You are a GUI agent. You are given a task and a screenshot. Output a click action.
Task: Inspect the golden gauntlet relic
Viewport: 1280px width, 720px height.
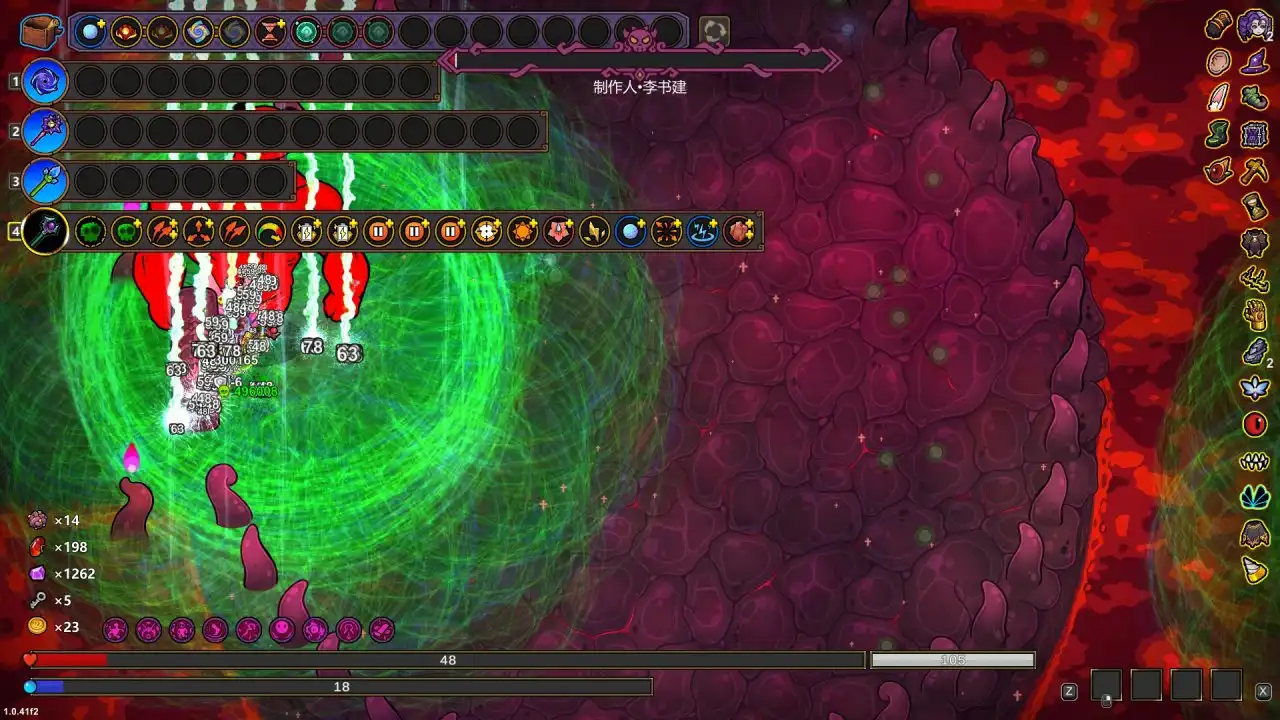(x=1254, y=315)
